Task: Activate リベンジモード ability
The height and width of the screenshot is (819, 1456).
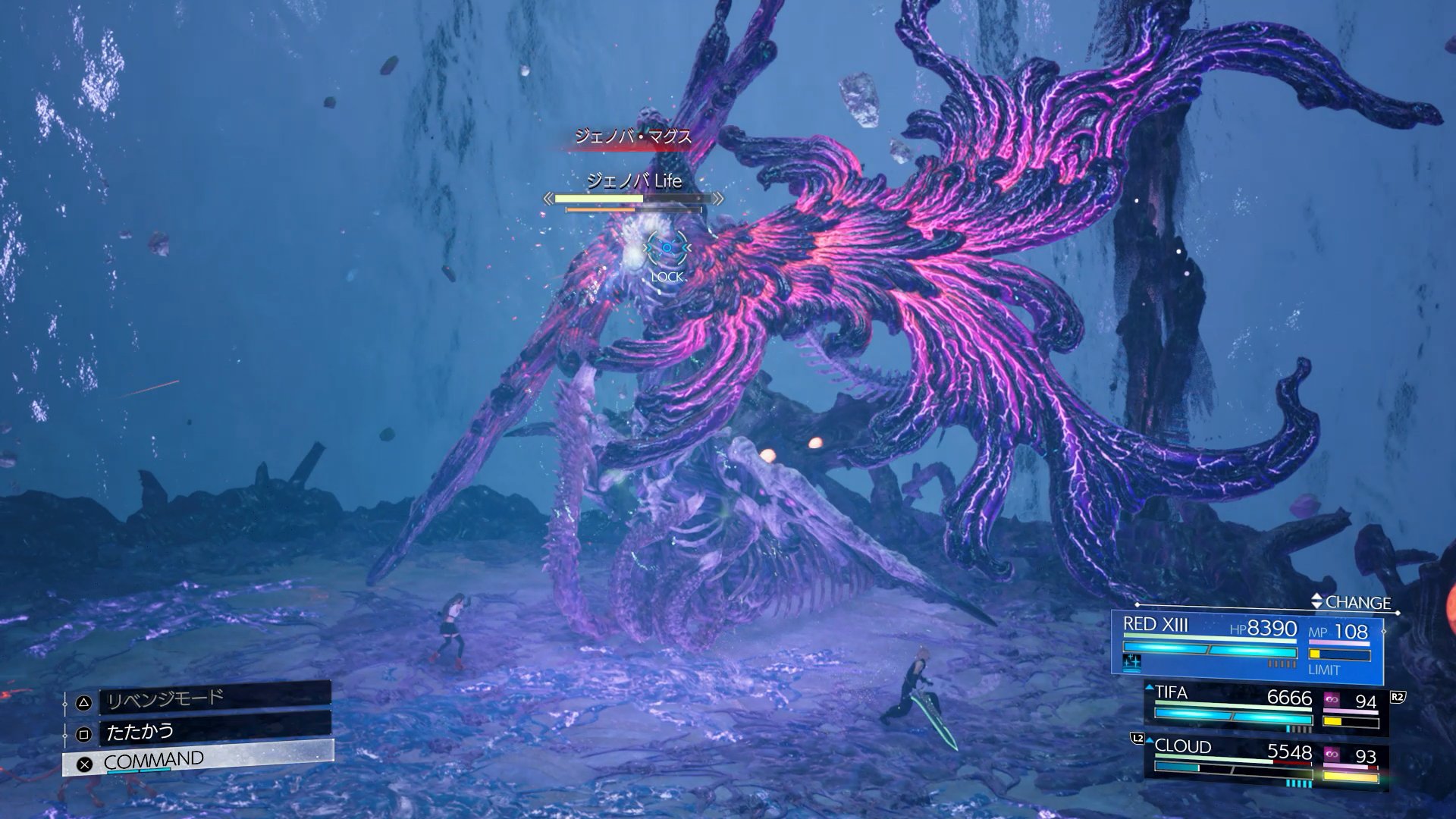Action: pyautogui.click(x=215, y=698)
